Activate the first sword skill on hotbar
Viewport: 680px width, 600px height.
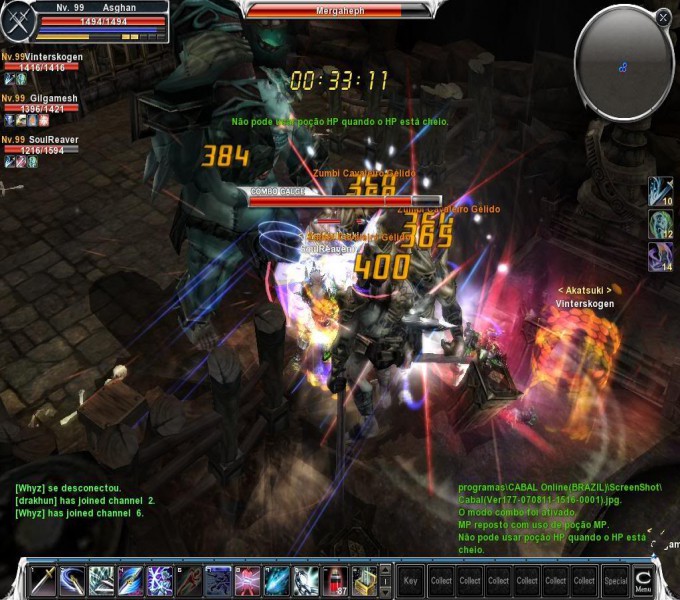click(x=44, y=580)
